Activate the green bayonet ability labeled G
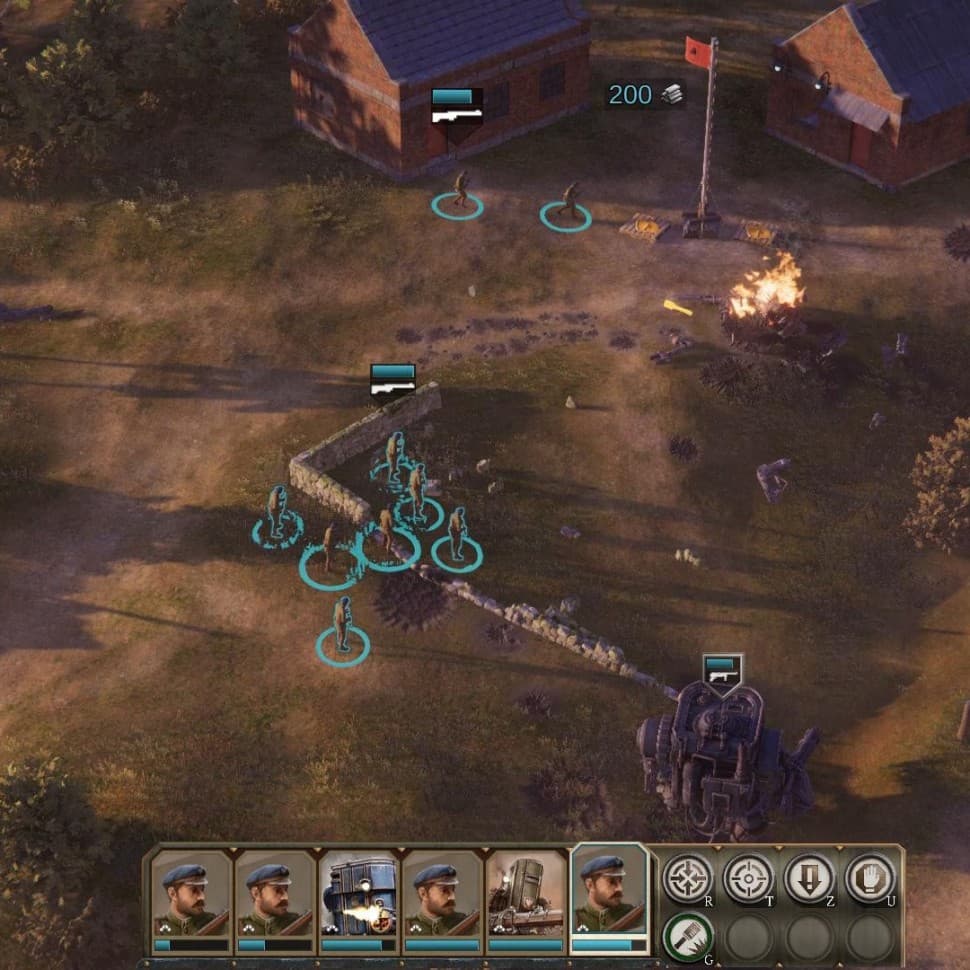This screenshot has height=970, width=970. [x=688, y=938]
